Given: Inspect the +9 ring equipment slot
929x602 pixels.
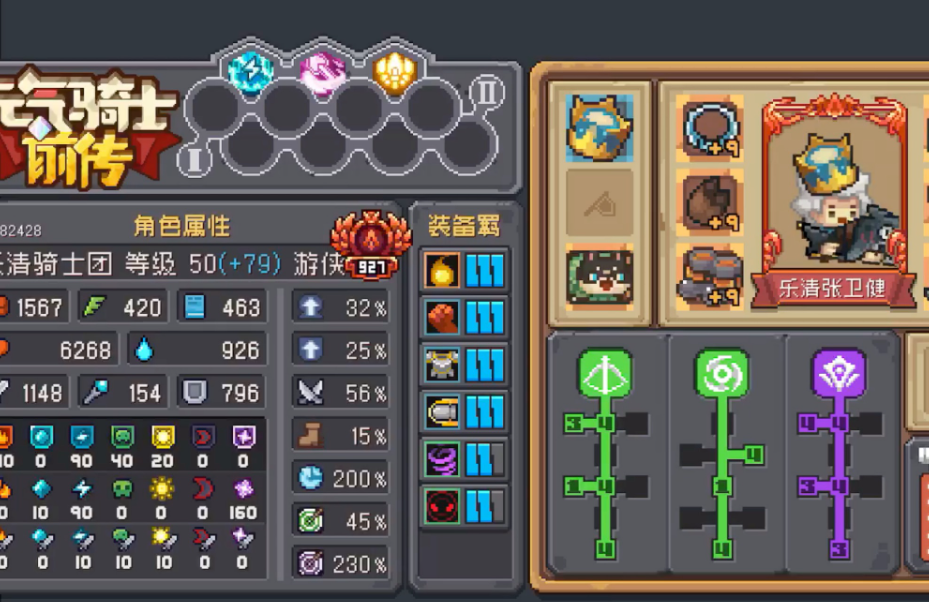Looking at the screenshot, I should point(712,127).
